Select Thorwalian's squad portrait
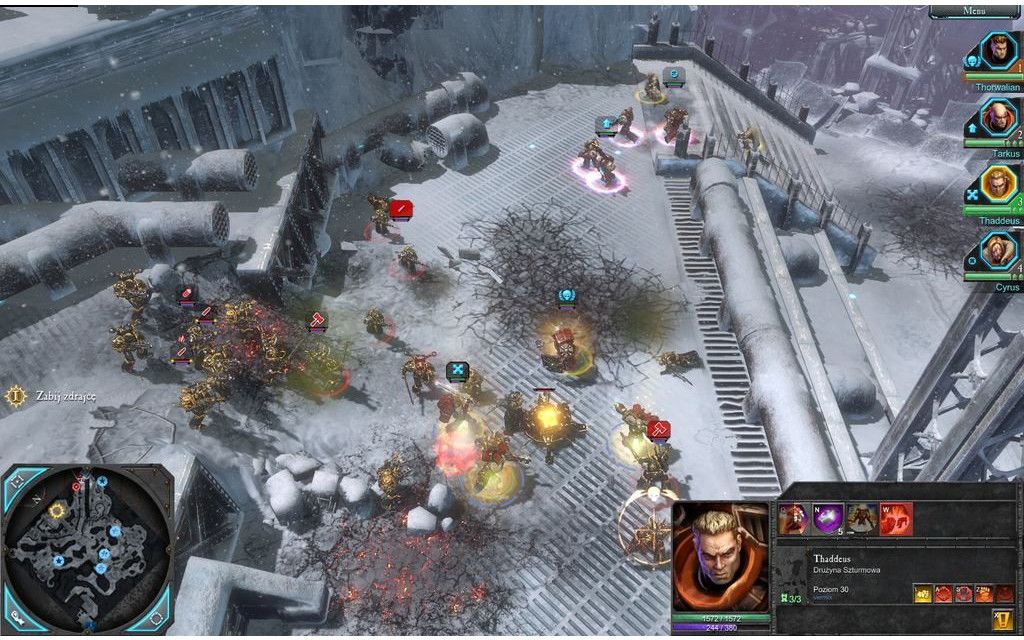The image size is (1024, 640). click(x=997, y=53)
